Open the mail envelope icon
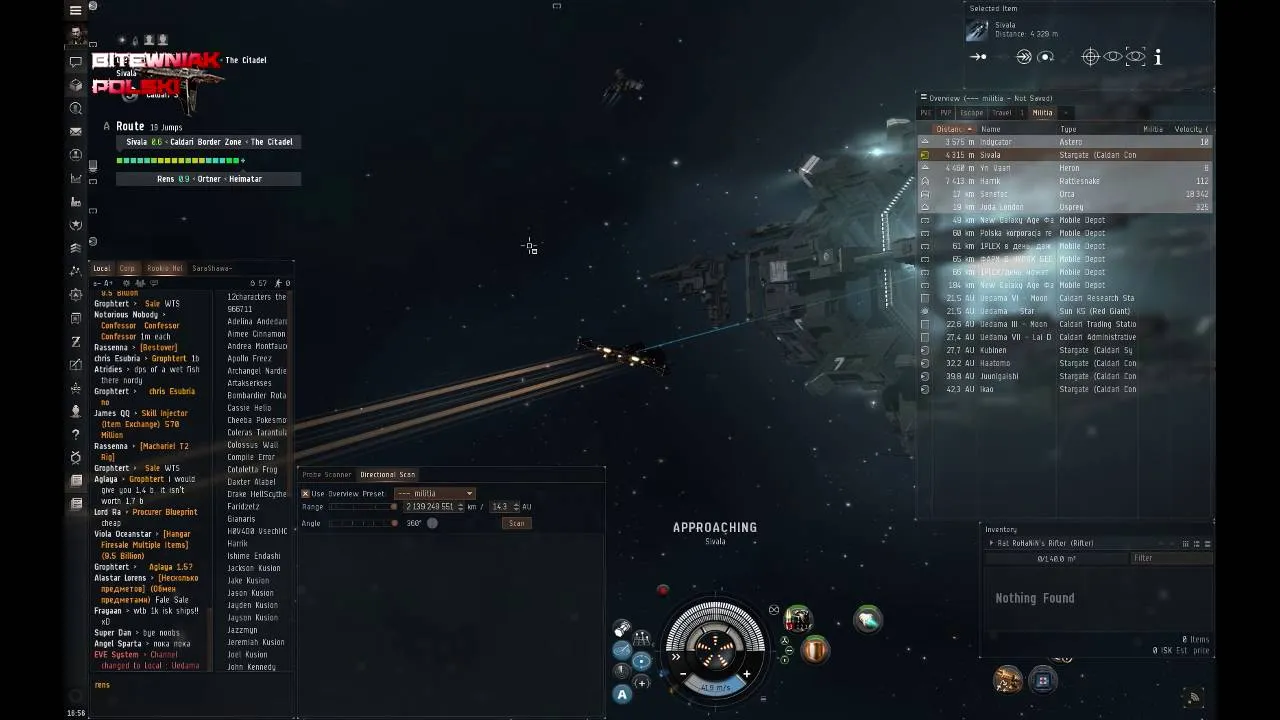Image resolution: width=1280 pixels, height=720 pixels. pos(75,131)
